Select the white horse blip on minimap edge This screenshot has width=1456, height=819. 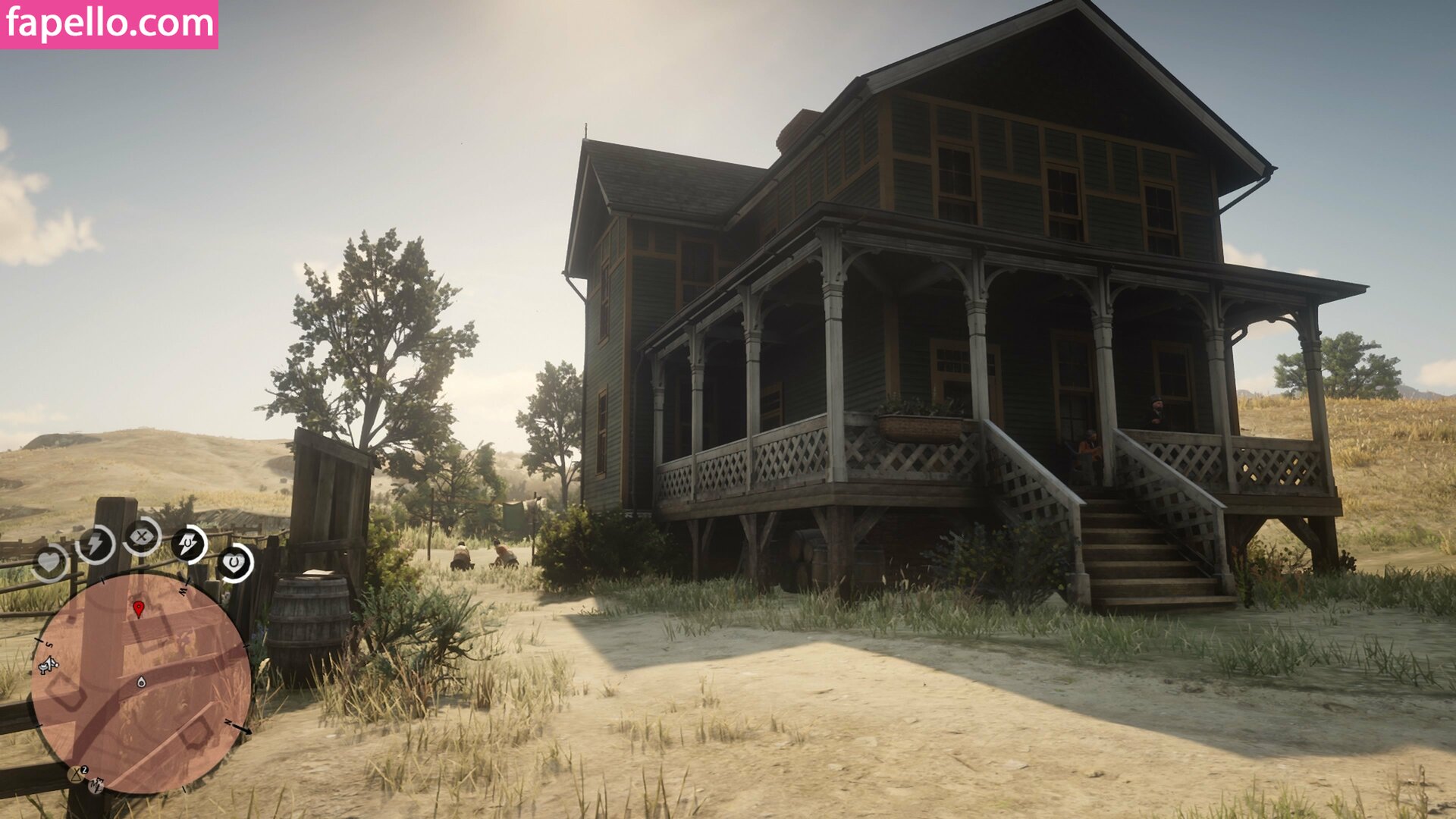point(49,666)
